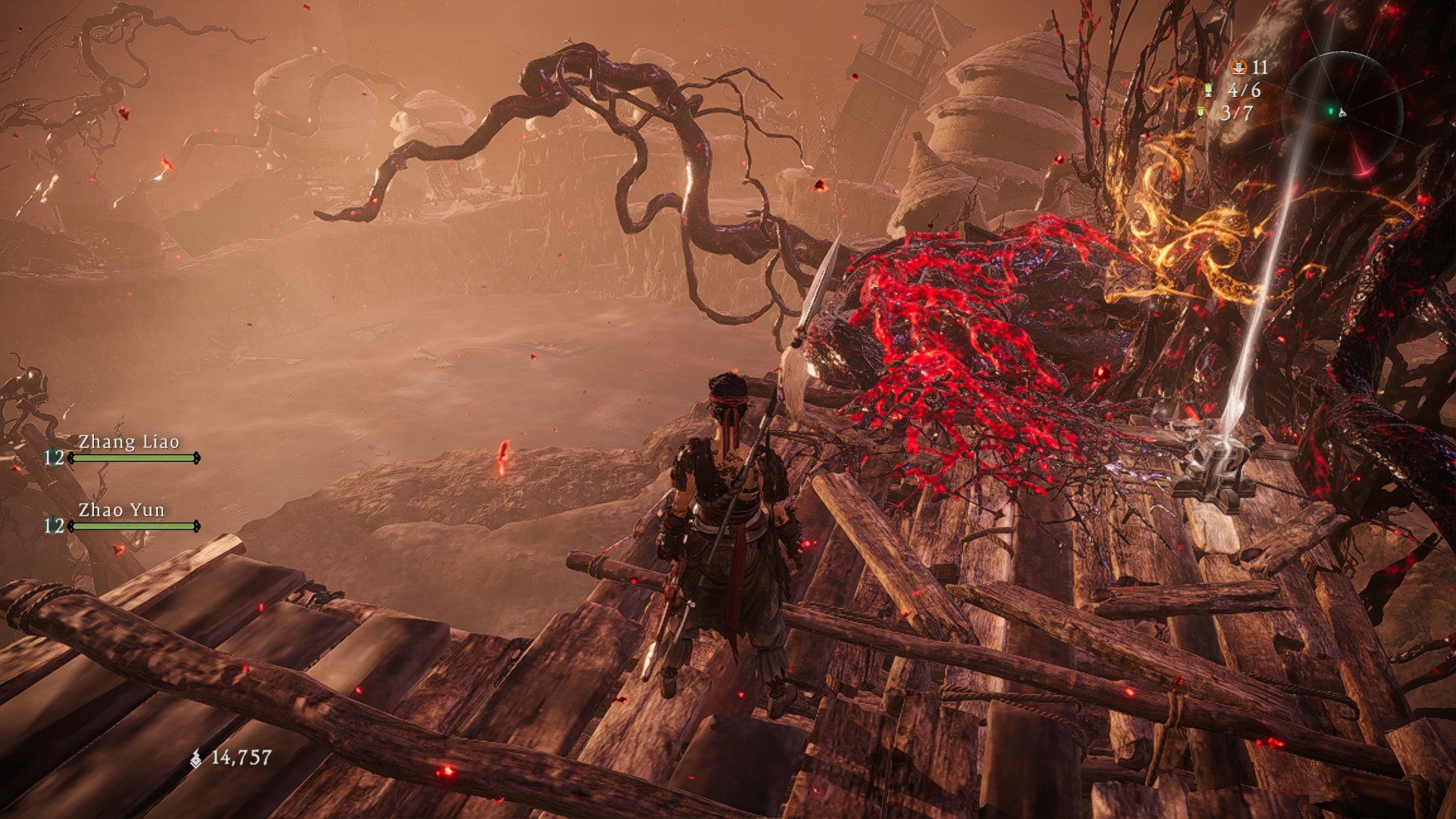
Task: Click the small green flag icon beside 3/7
Action: (x=1201, y=112)
